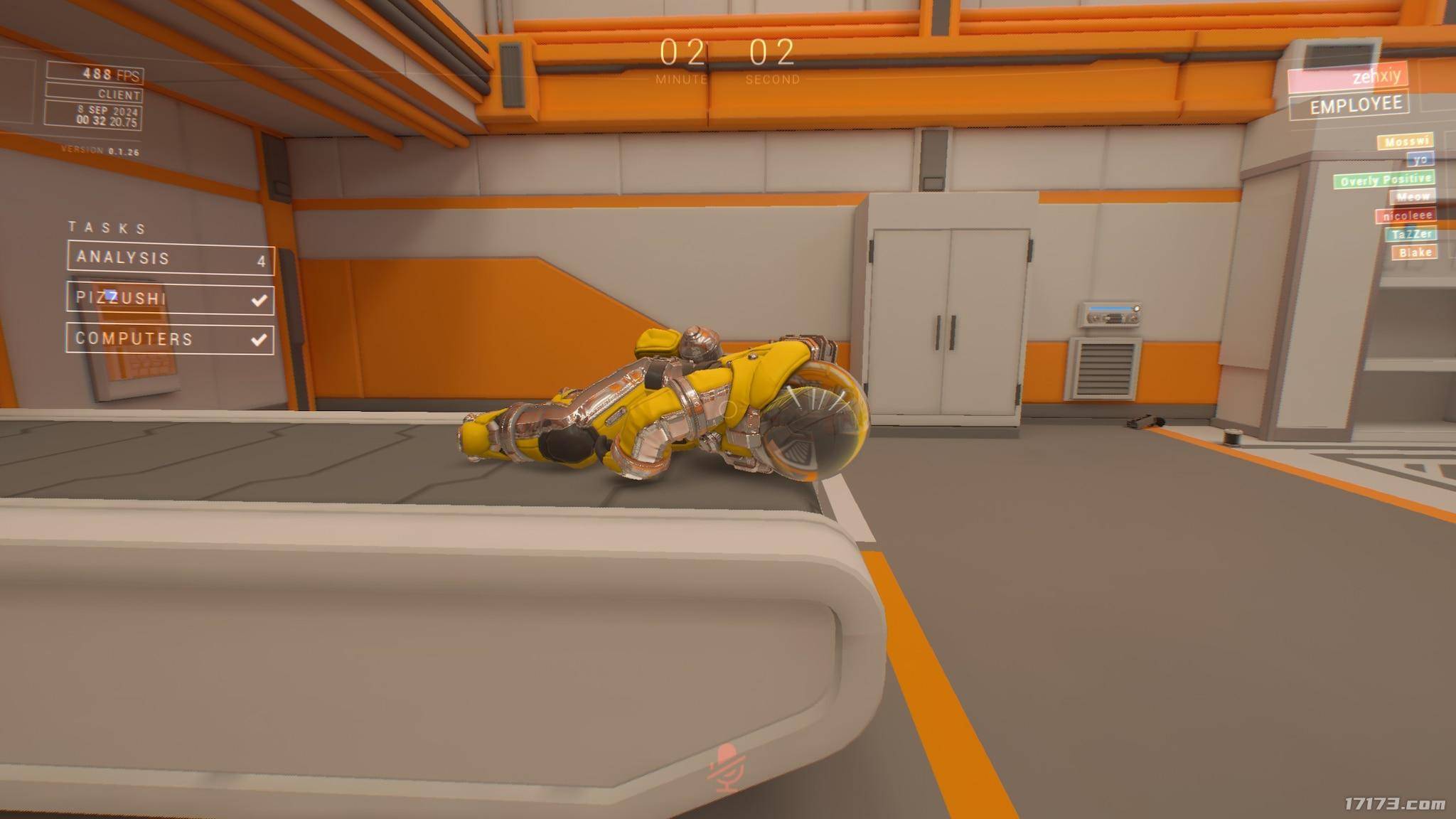Viewport: 1456px width, 819px height.
Task: Select player Blake's name tag
Action: click(x=1414, y=252)
